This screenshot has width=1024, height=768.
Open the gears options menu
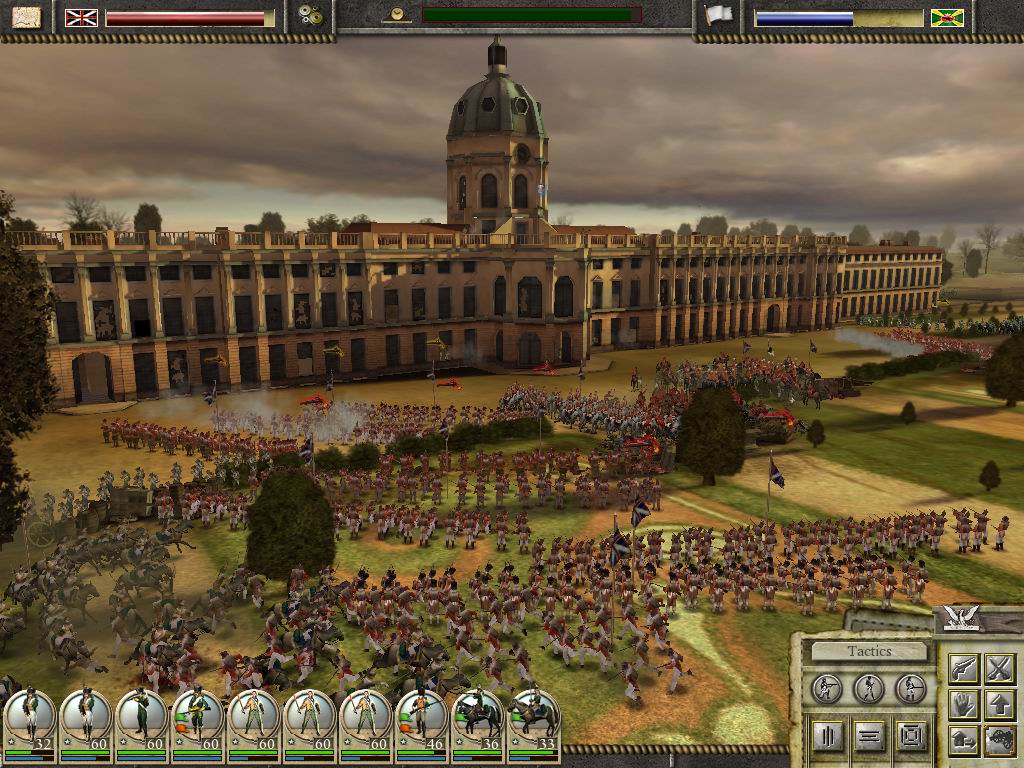[310, 17]
